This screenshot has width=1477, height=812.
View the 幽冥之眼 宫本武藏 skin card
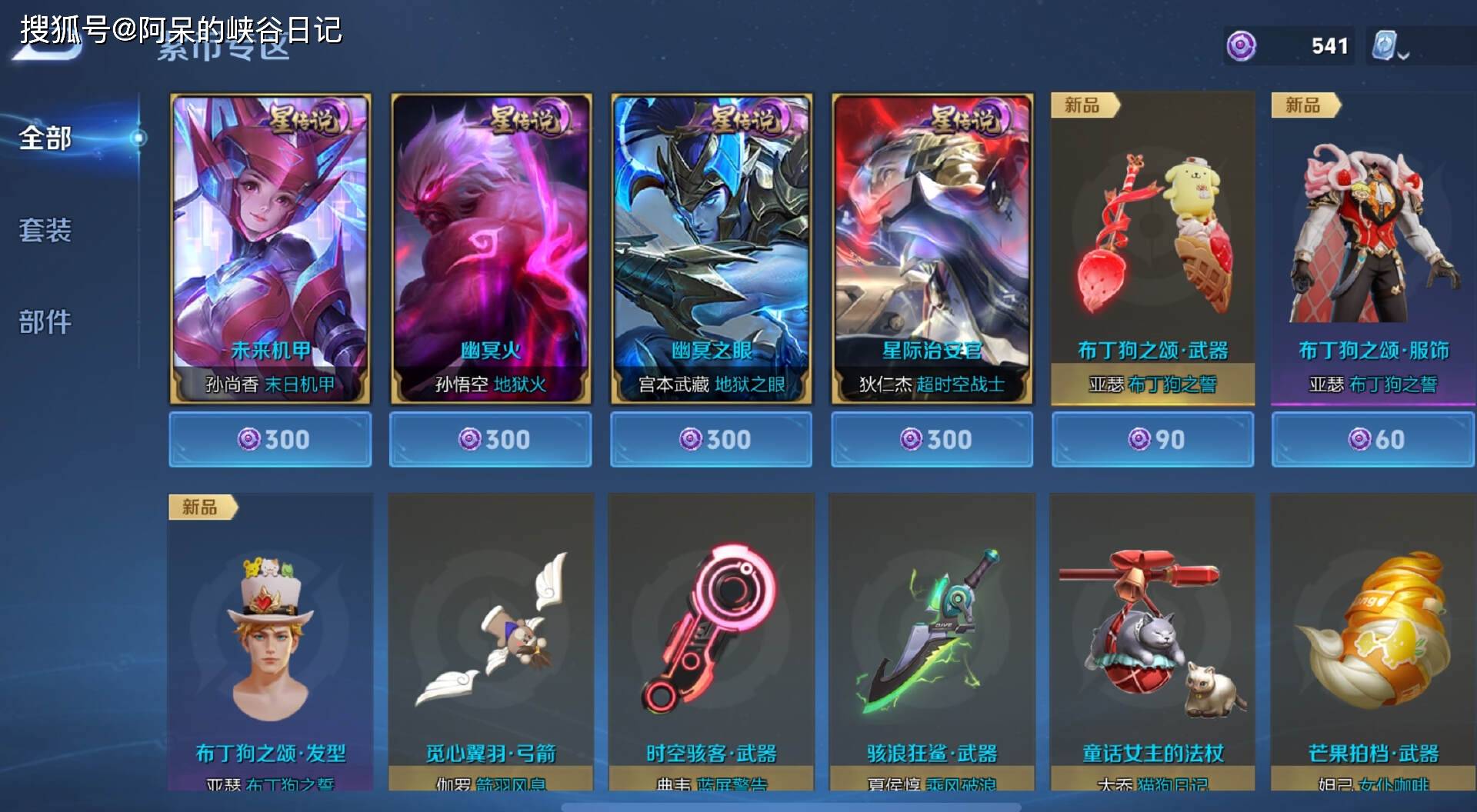[x=711, y=248]
